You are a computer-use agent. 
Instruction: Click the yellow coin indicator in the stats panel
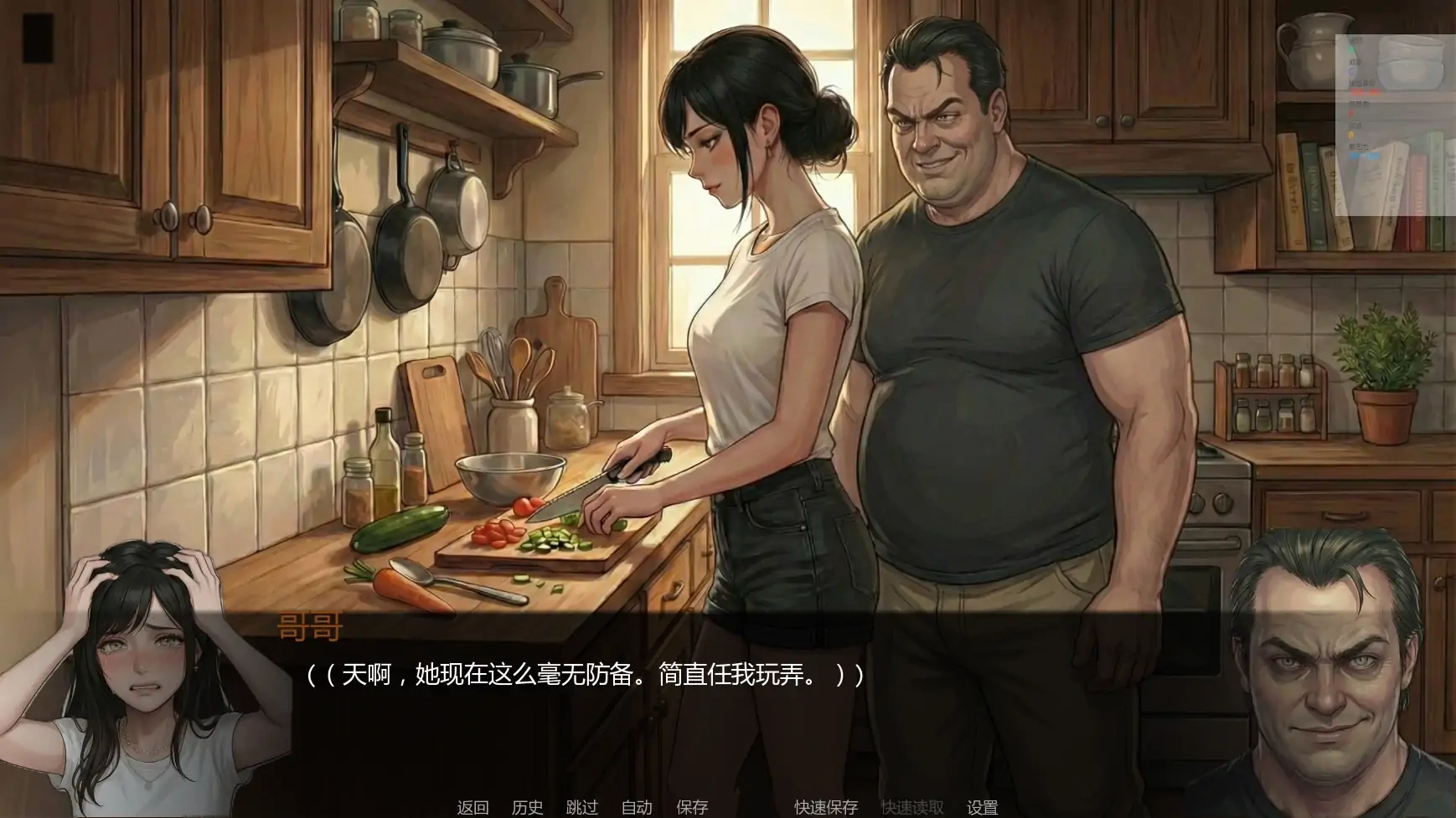click(1351, 134)
